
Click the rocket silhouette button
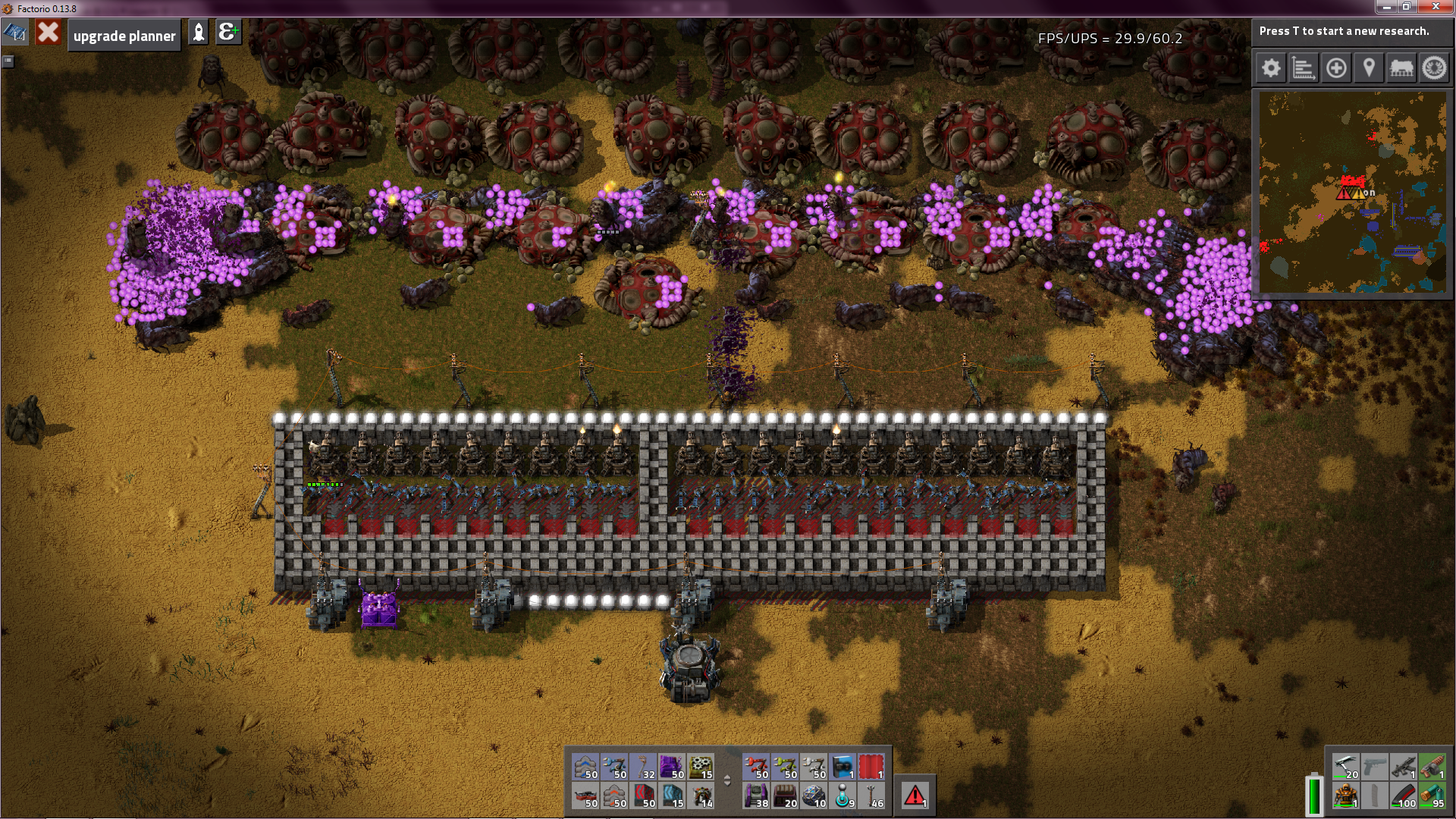coord(199,33)
